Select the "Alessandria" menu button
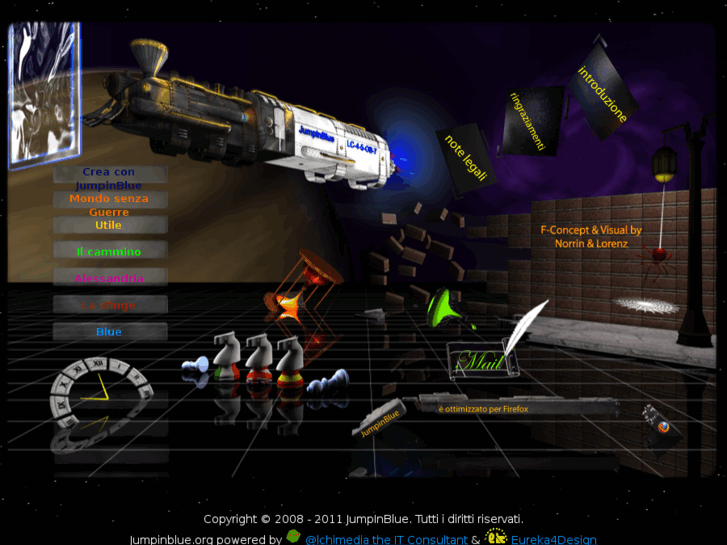 click(x=109, y=278)
